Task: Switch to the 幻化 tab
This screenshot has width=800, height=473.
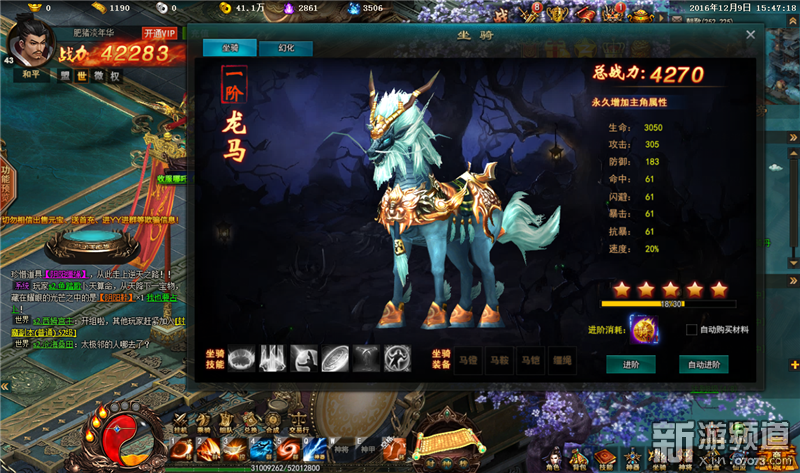Action: (x=285, y=48)
